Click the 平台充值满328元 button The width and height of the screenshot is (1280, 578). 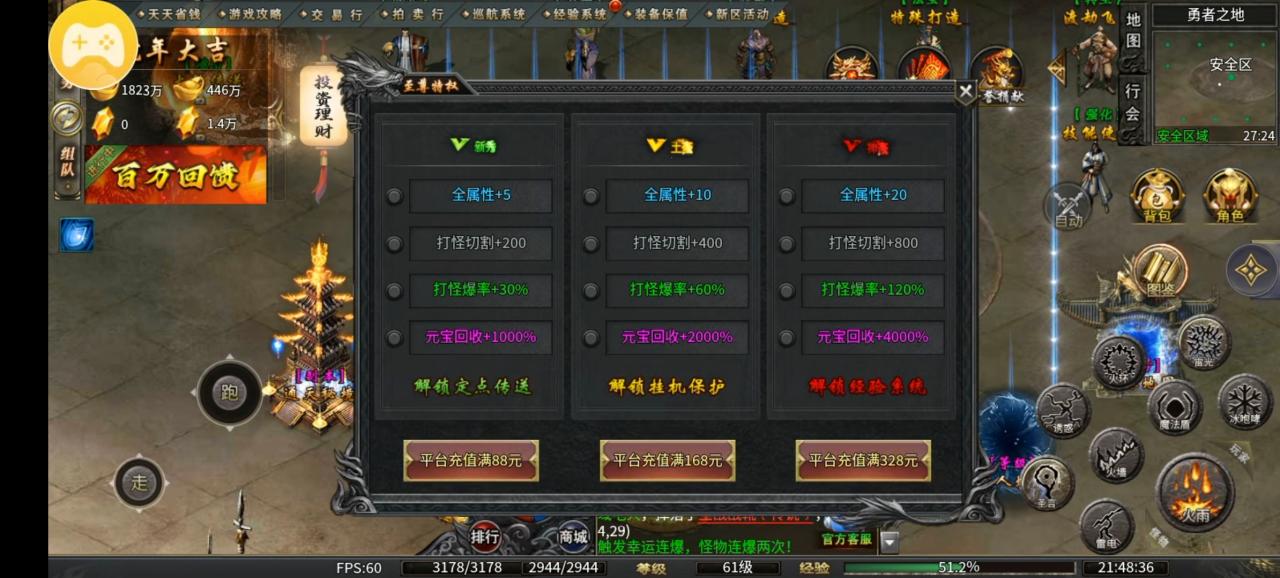(863, 461)
